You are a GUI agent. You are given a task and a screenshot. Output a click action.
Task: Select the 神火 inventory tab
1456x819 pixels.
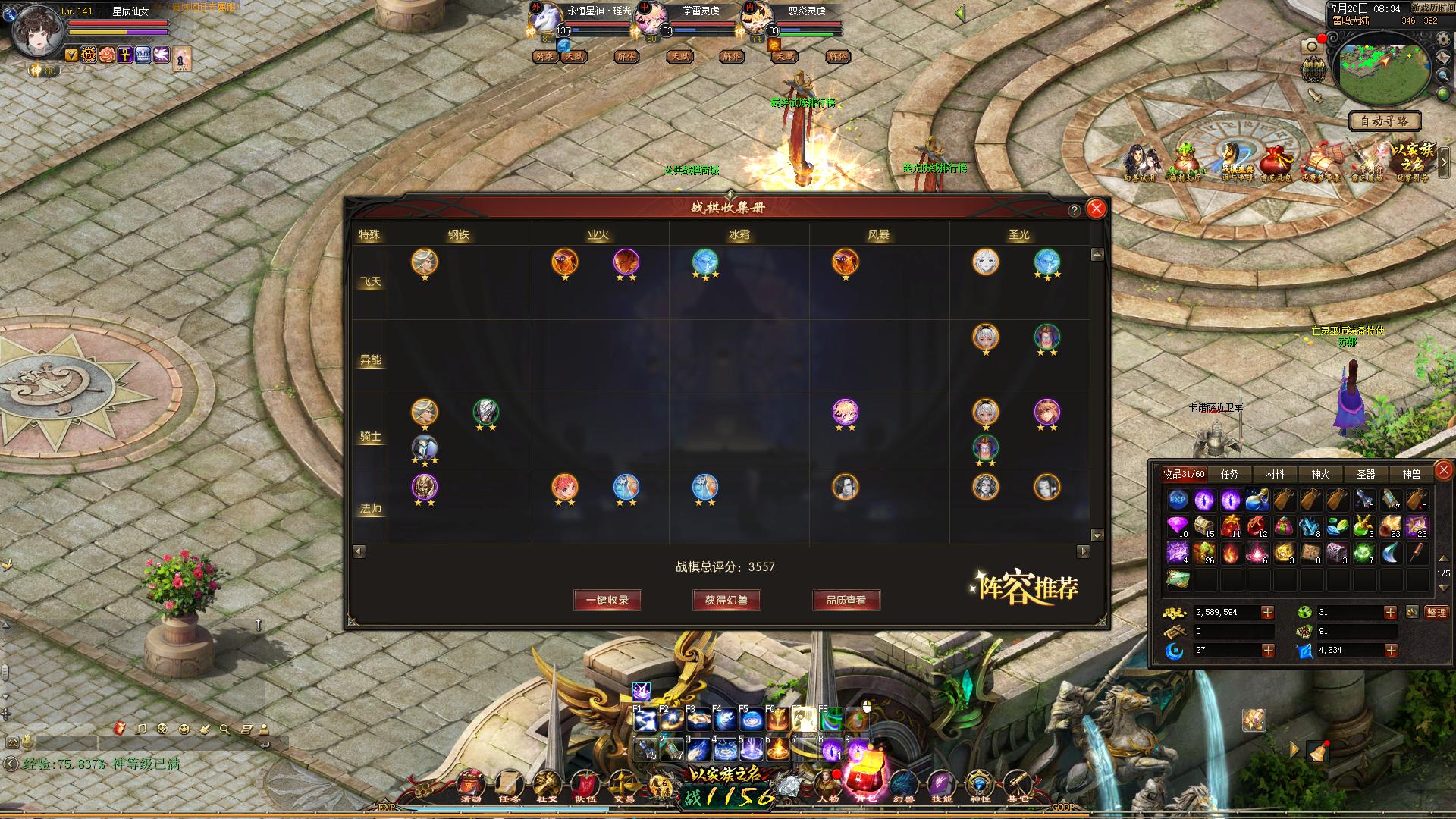point(1320,474)
